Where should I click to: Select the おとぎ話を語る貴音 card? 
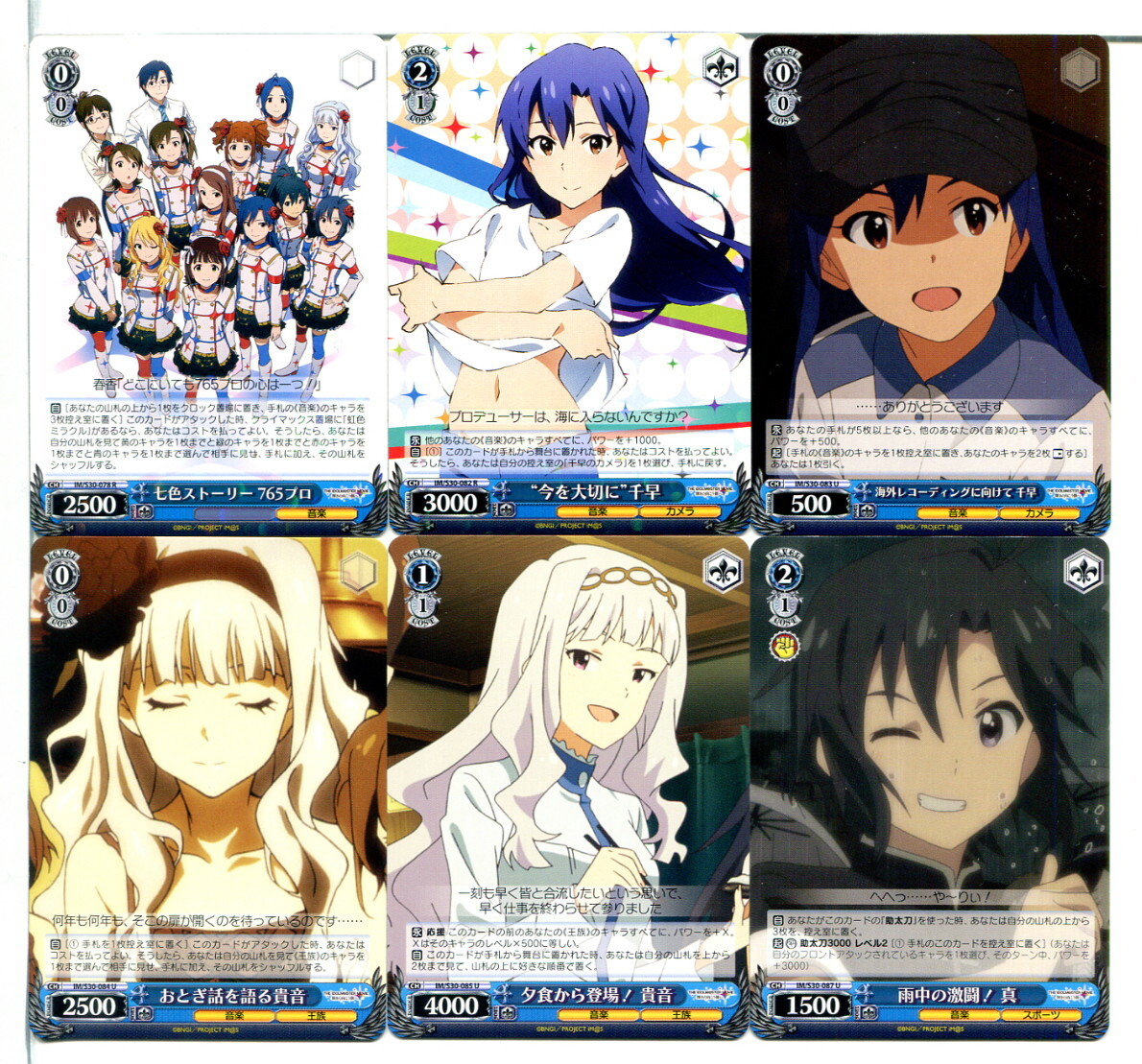[206, 787]
